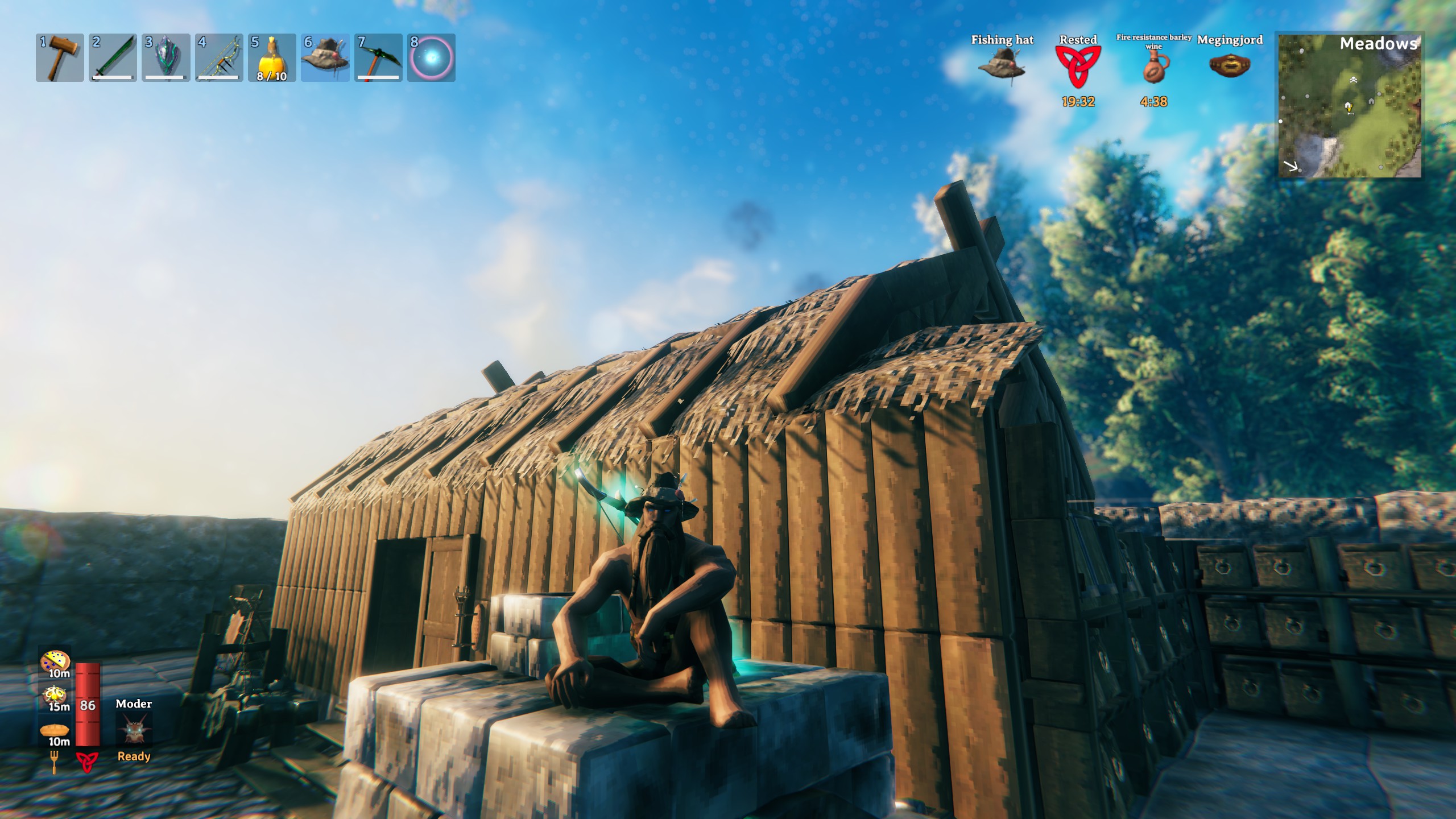The image size is (1456, 819).
Task: Click the Fire resistance barley wine icon
Action: pyautogui.click(x=1155, y=68)
